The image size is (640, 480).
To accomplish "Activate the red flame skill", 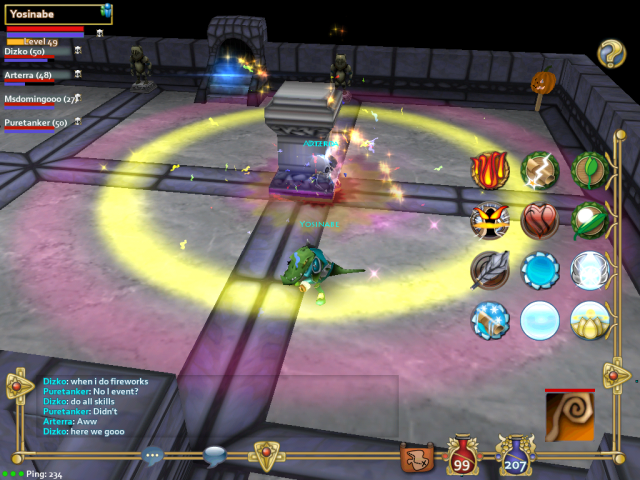I will 490,170.
